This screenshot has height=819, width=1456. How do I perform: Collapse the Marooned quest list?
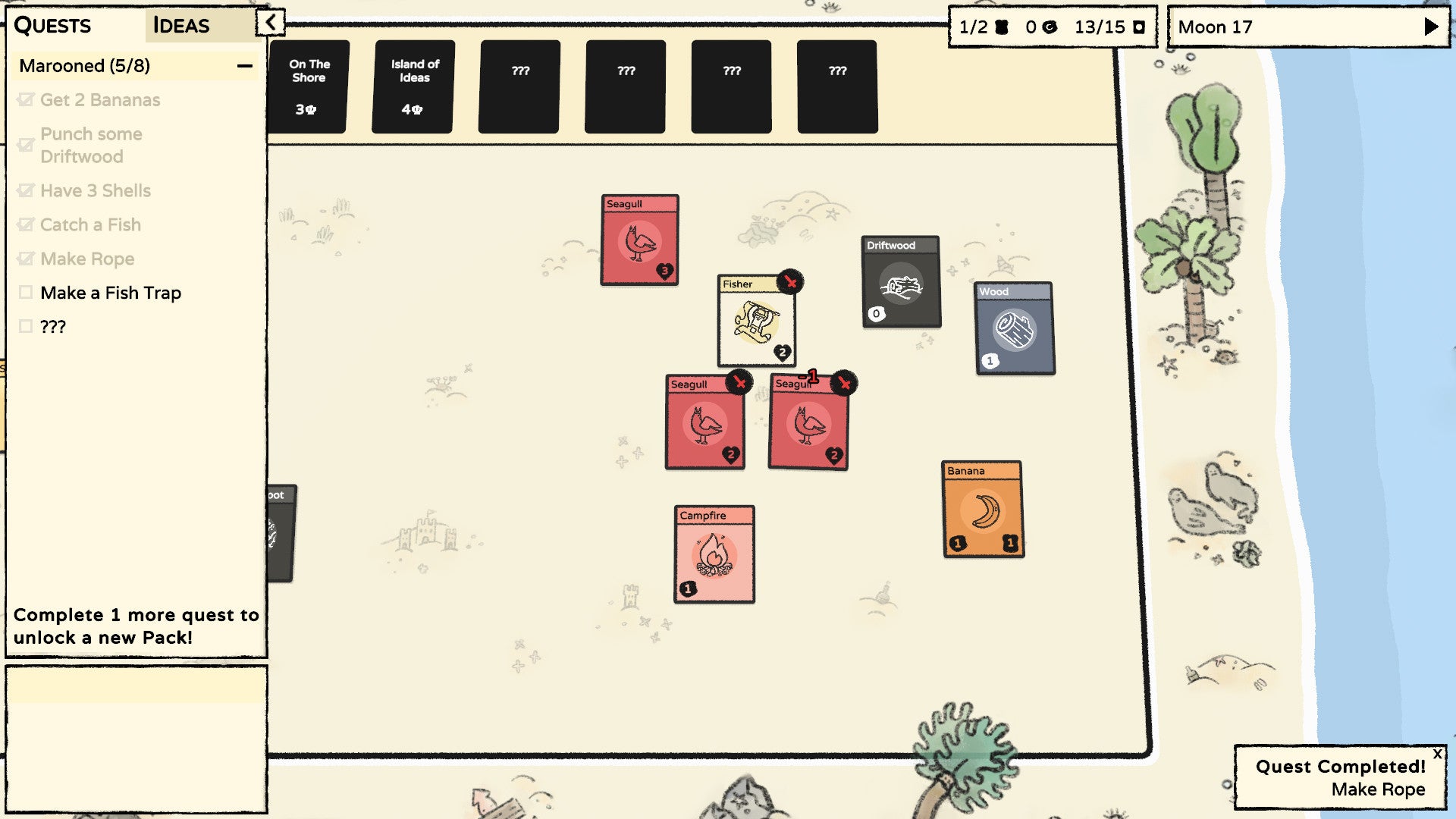coord(244,66)
